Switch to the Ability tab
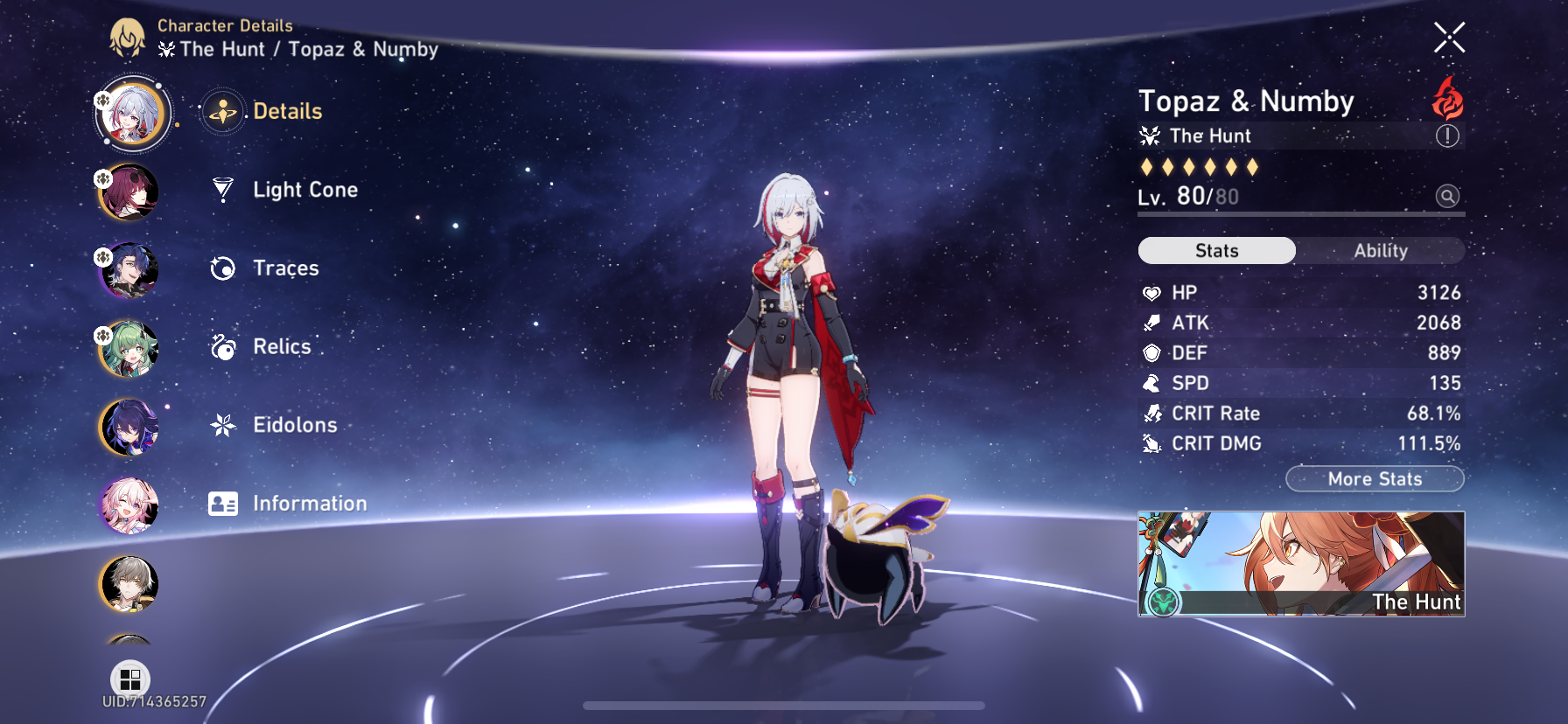1568x724 pixels. click(x=1380, y=251)
